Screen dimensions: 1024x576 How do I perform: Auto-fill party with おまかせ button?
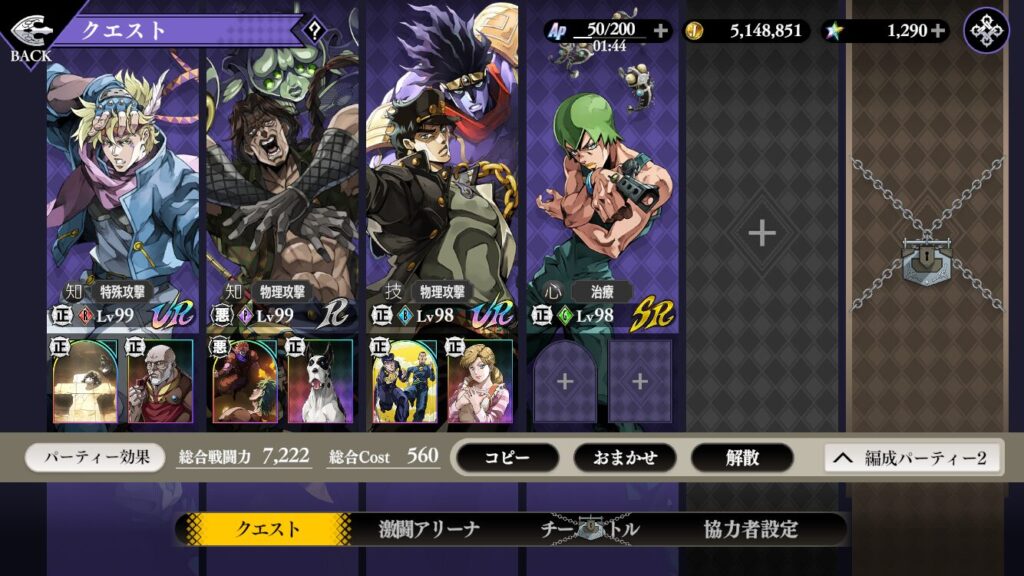625,457
